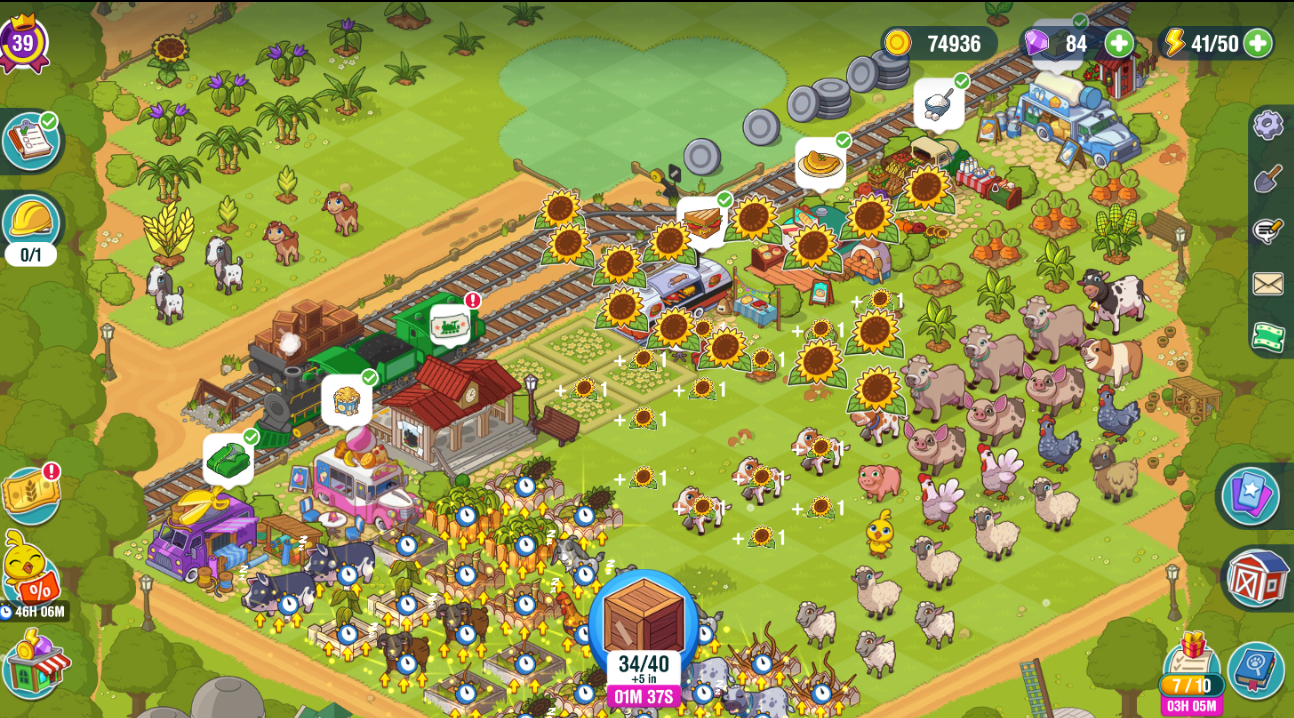
Task: Open the gear settings menu
Action: tap(1268, 124)
